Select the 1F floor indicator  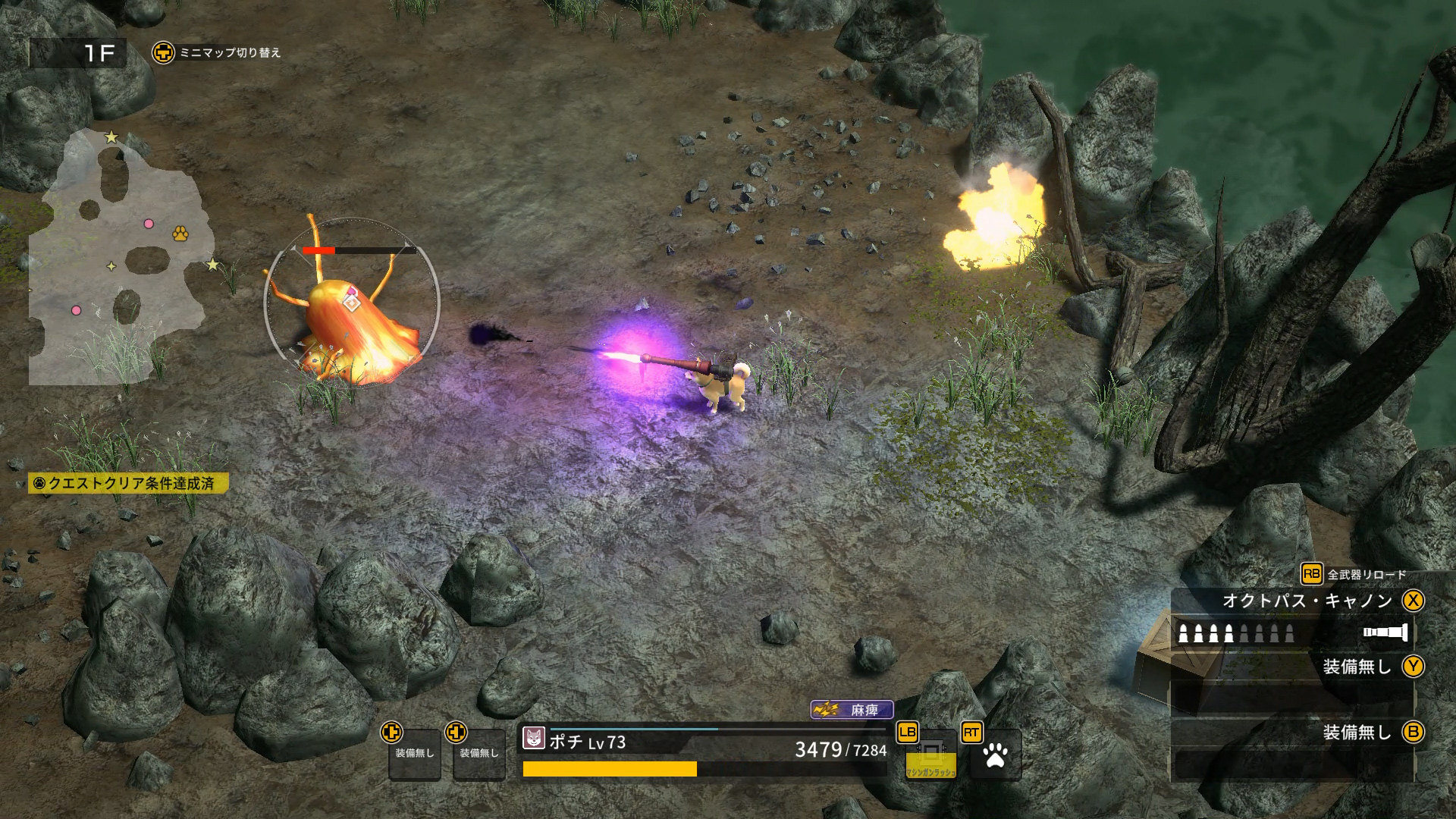pyautogui.click(x=79, y=53)
